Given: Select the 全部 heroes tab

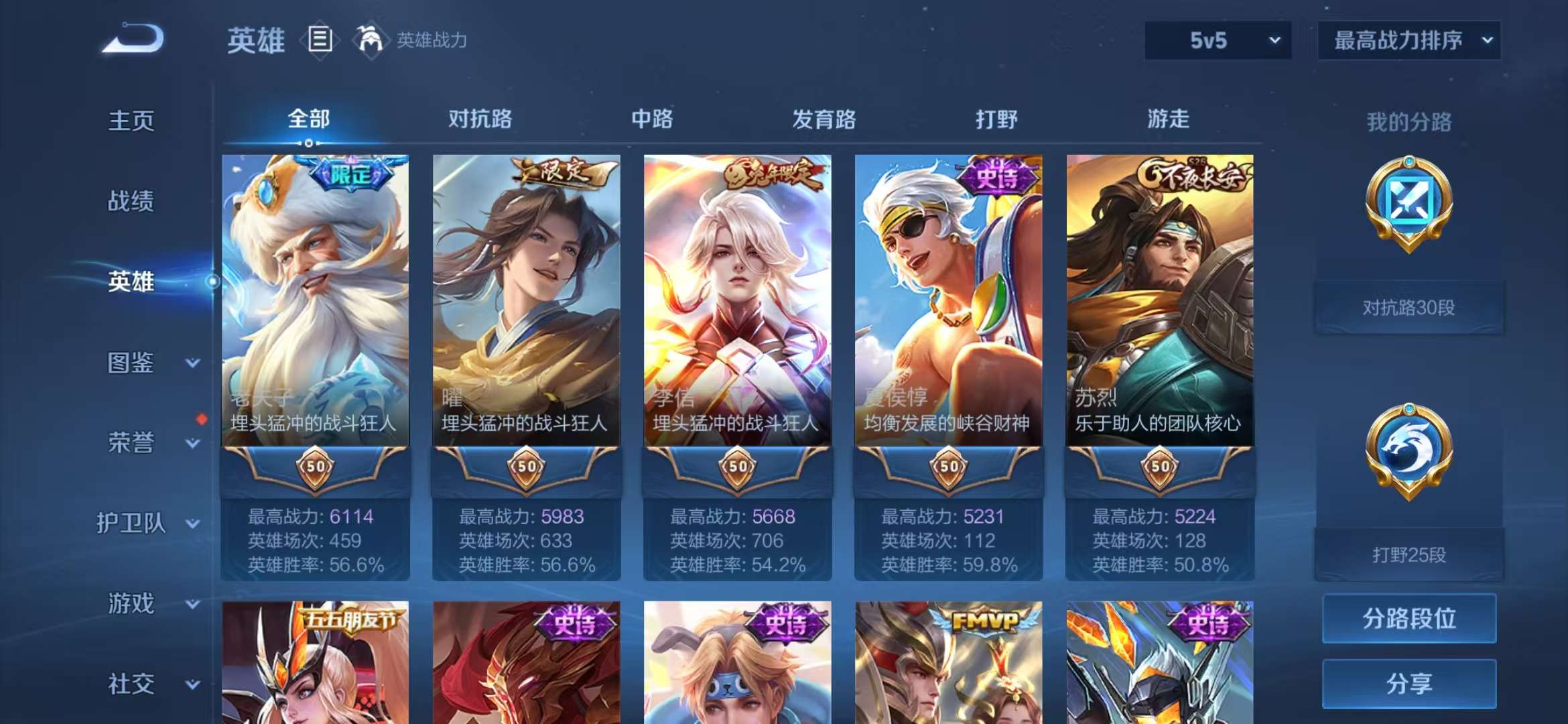Looking at the screenshot, I should 308,119.
